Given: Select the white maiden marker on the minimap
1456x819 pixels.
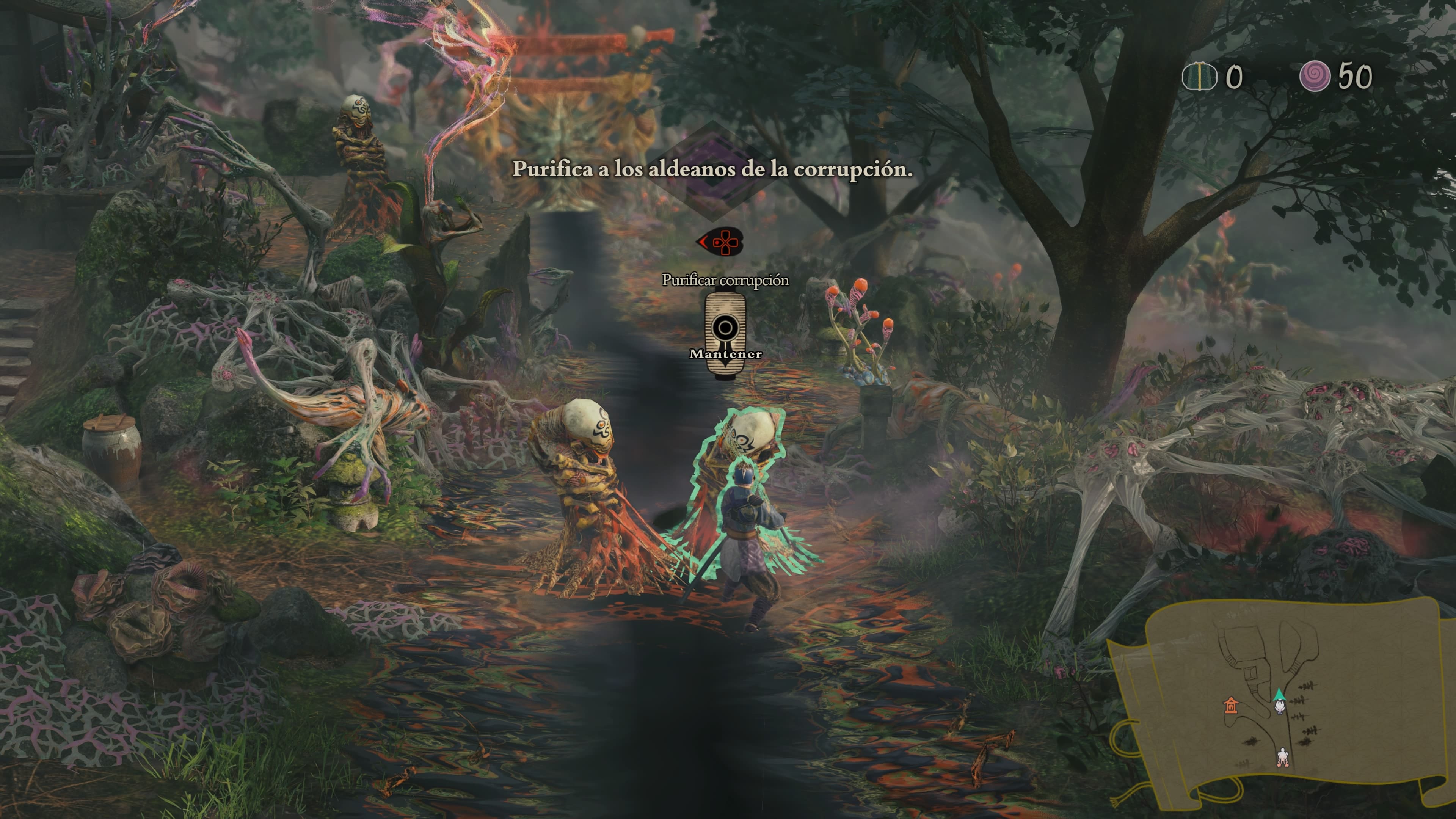Looking at the screenshot, I should pyautogui.click(x=1282, y=758).
